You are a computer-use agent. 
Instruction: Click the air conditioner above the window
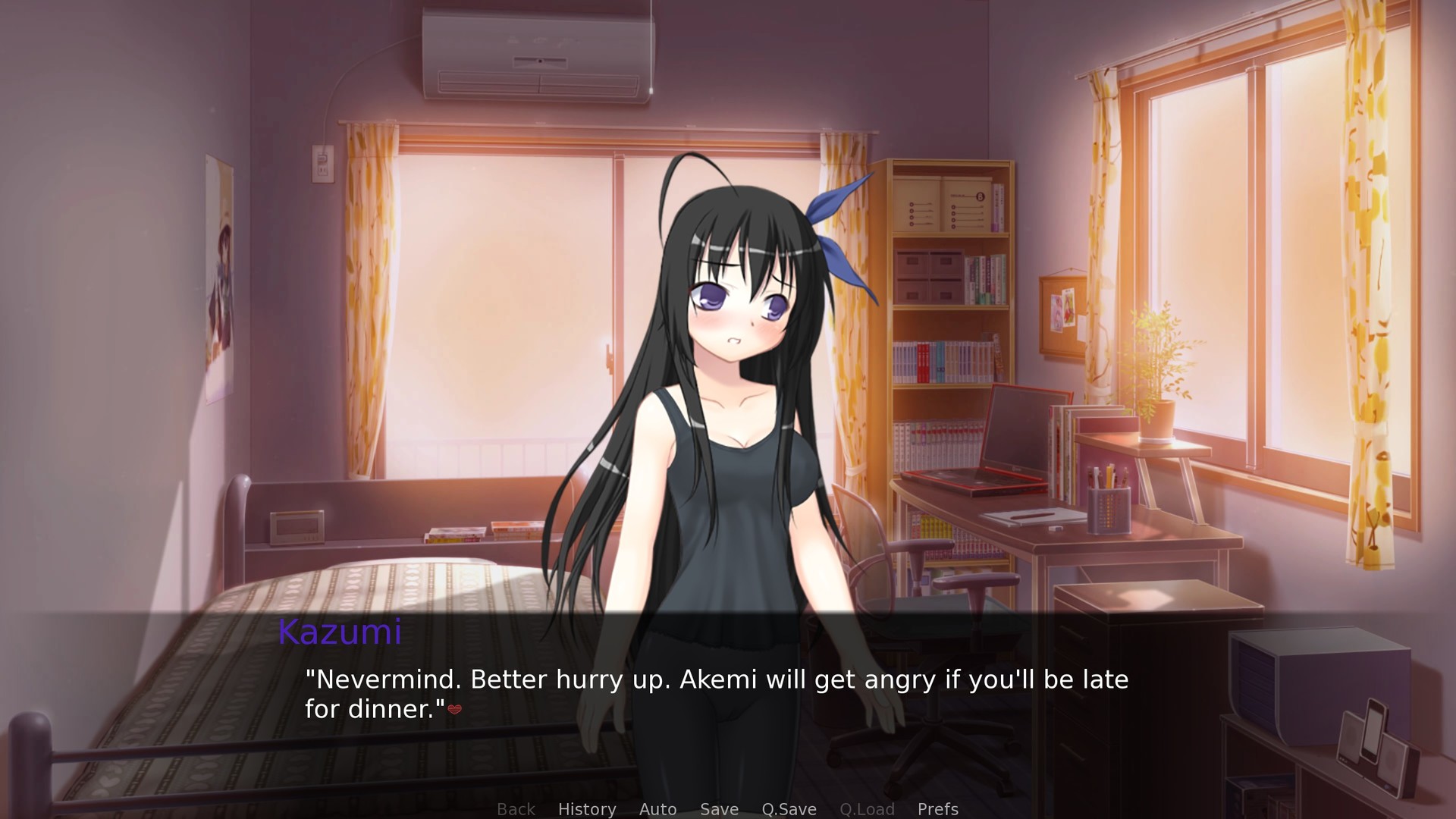point(535,53)
